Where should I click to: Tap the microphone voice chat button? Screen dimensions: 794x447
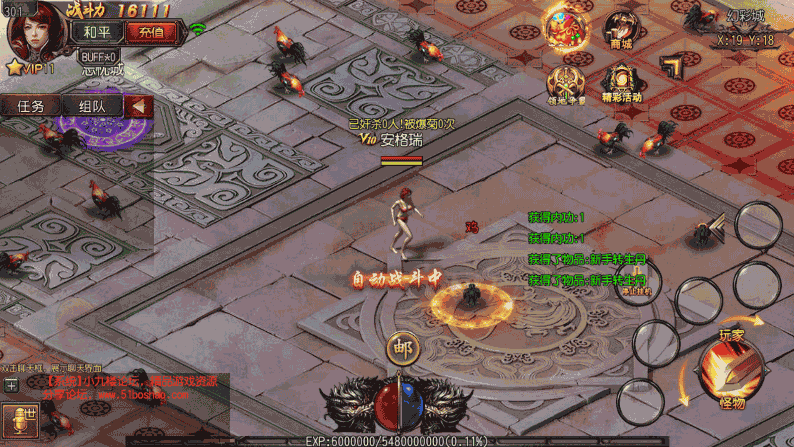tap(17, 420)
